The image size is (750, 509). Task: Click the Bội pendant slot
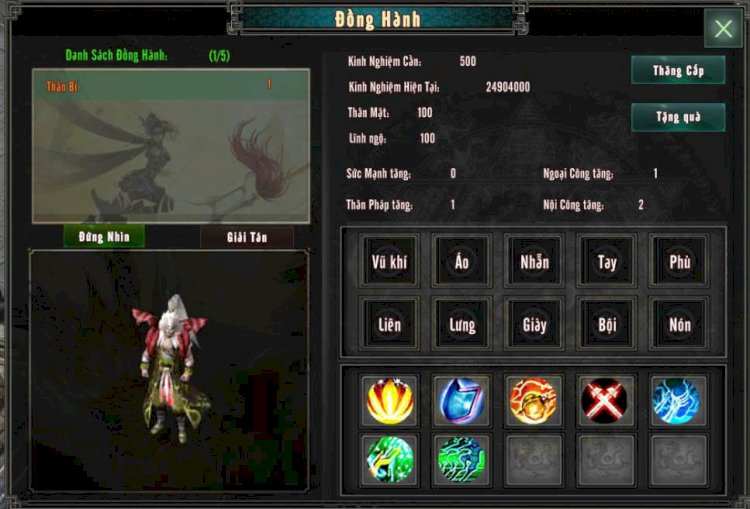607,324
